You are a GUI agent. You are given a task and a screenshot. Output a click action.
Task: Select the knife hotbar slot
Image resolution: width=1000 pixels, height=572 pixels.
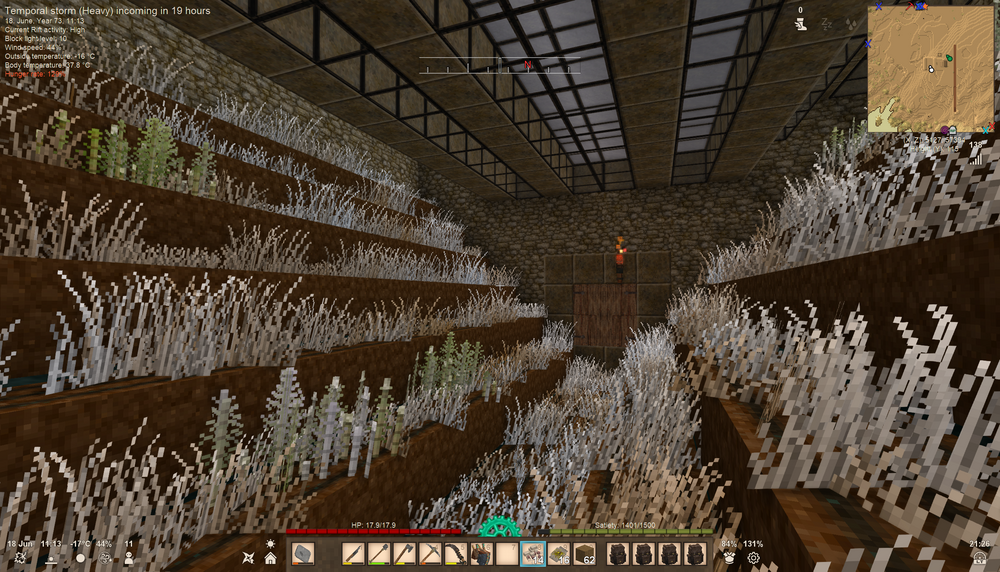click(353, 554)
